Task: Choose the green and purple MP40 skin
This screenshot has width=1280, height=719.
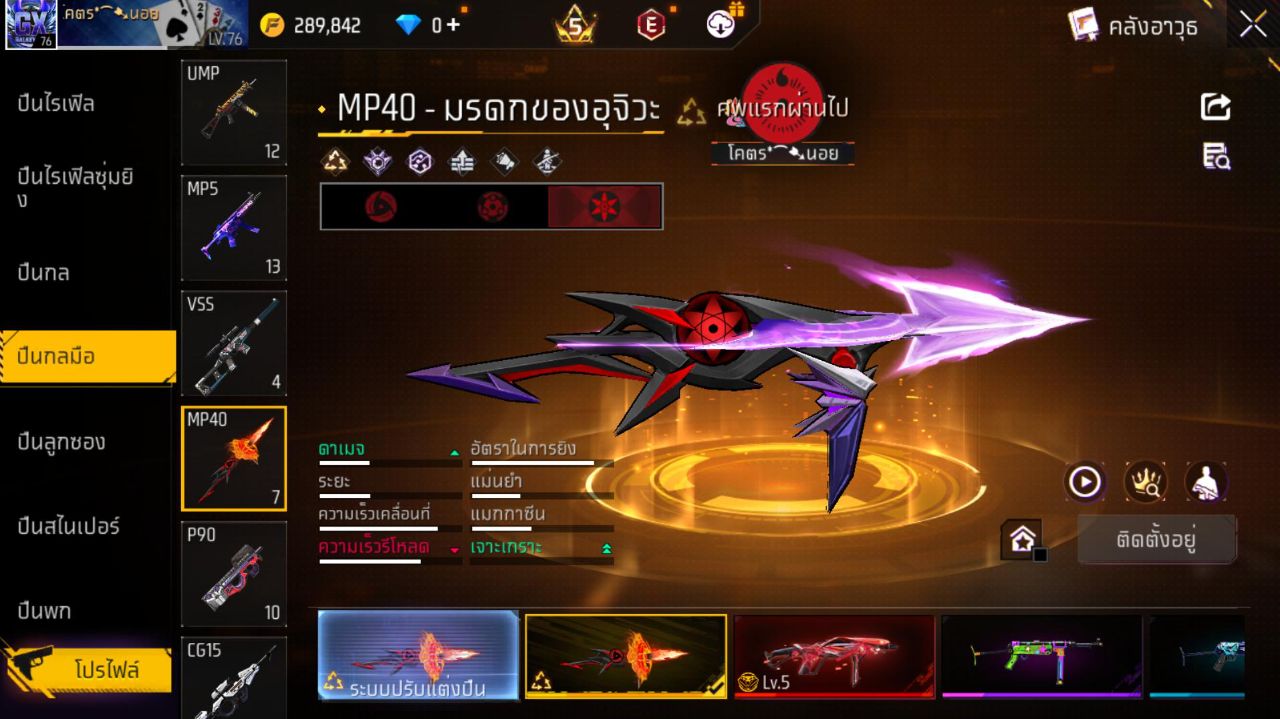Action: click(1041, 655)
